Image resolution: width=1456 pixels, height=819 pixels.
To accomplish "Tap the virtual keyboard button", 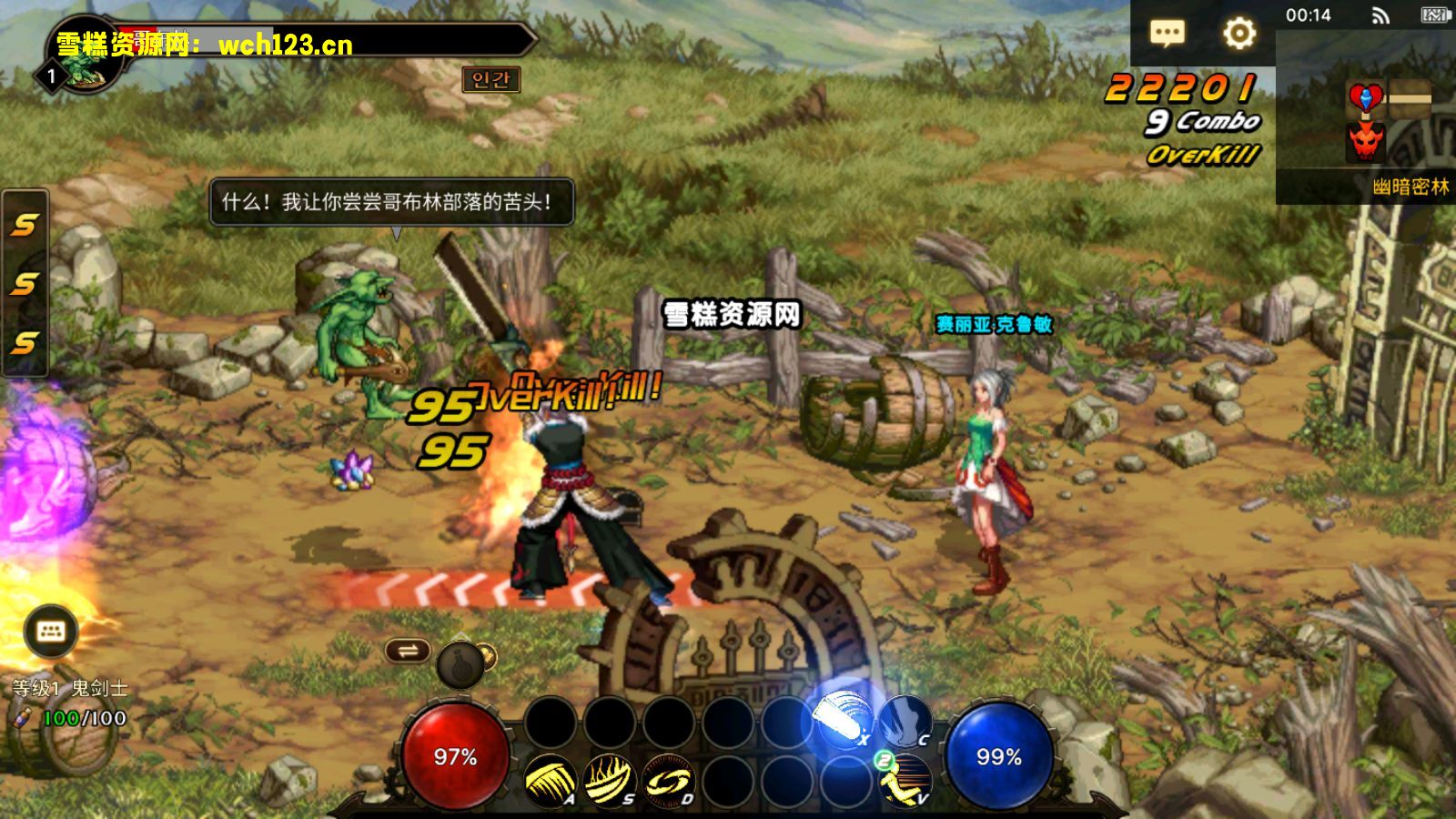I will [x=50, y=632].
